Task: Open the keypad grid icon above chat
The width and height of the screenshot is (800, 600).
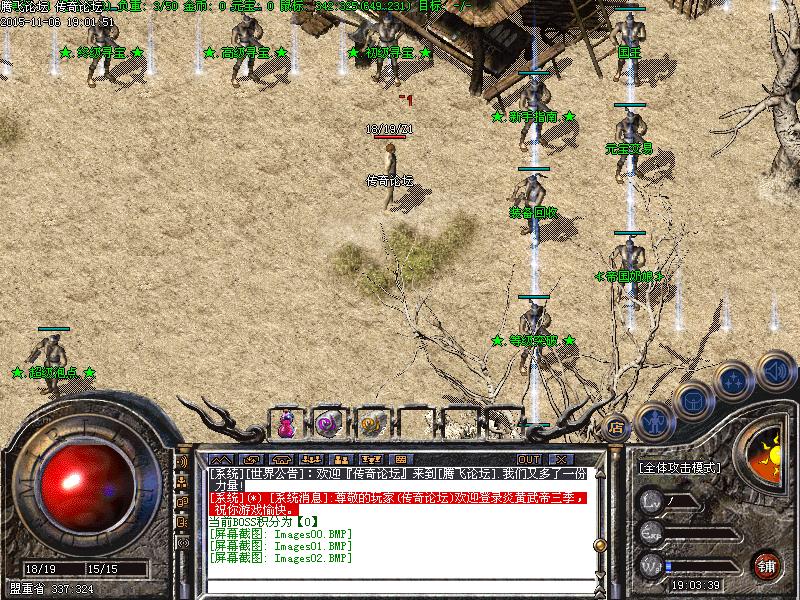Action: click(401, 459)
